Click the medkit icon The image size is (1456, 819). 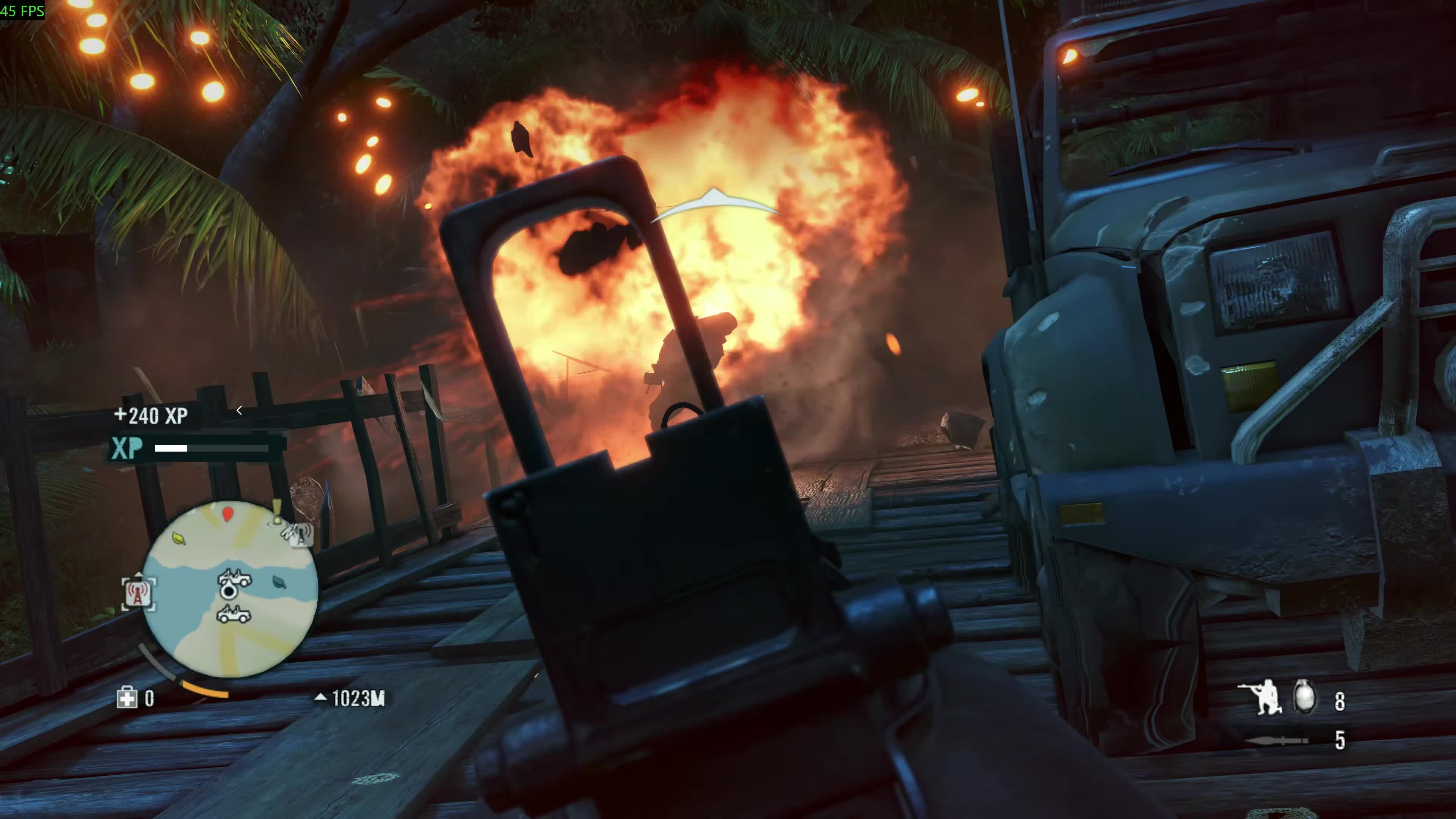[127, 698]
